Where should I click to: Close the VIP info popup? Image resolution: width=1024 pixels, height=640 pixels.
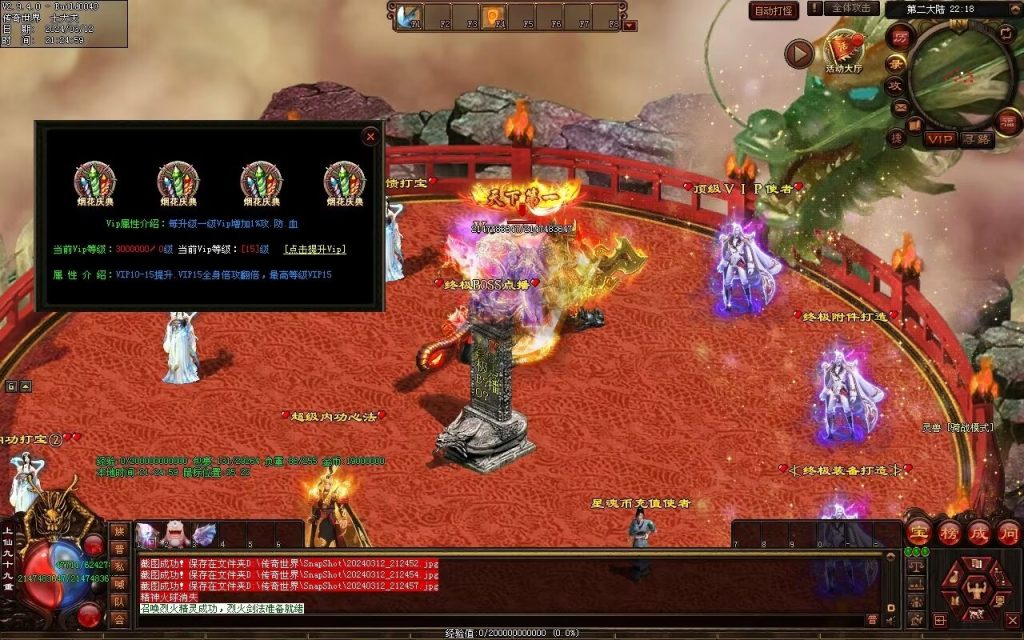click(x=371, y=136)
